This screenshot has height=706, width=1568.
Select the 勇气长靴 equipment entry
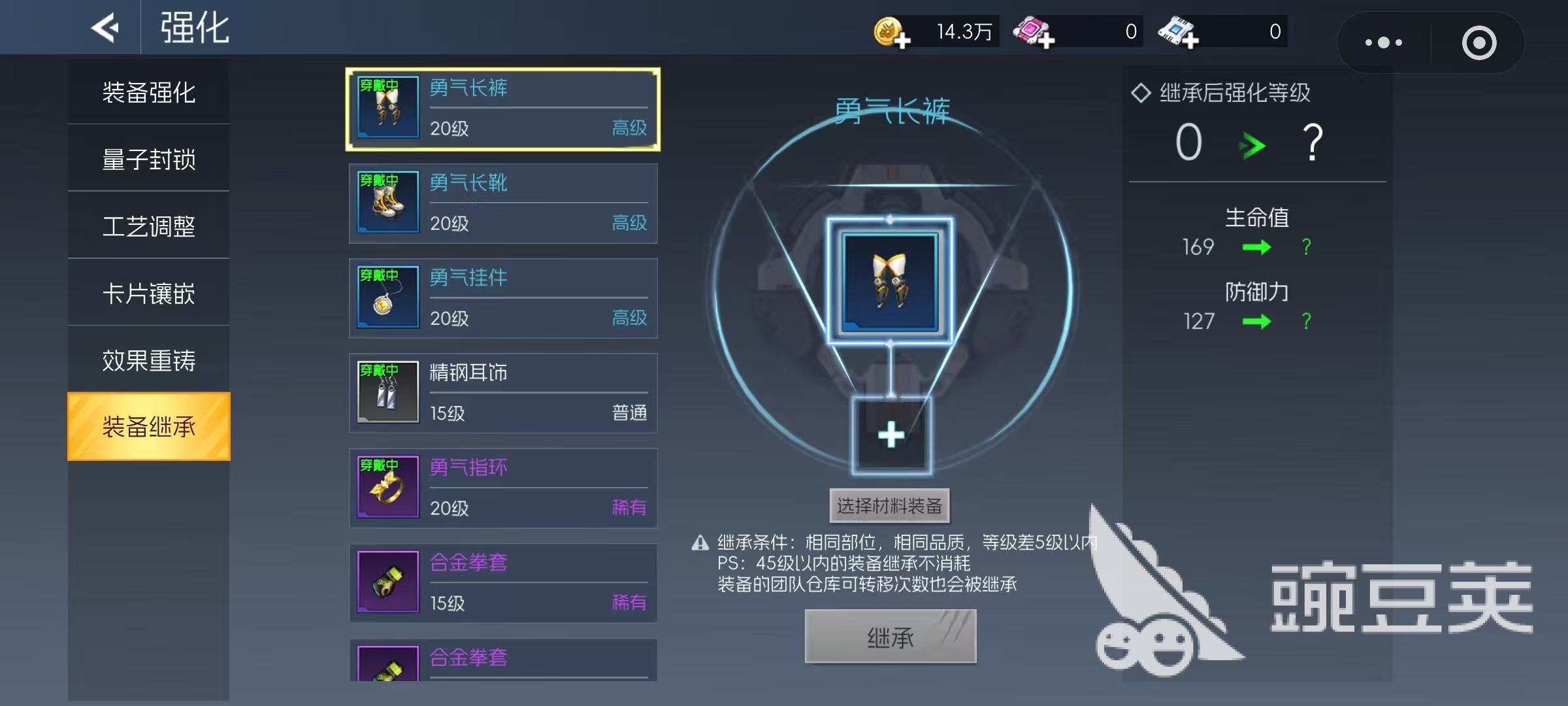(503, 203)
